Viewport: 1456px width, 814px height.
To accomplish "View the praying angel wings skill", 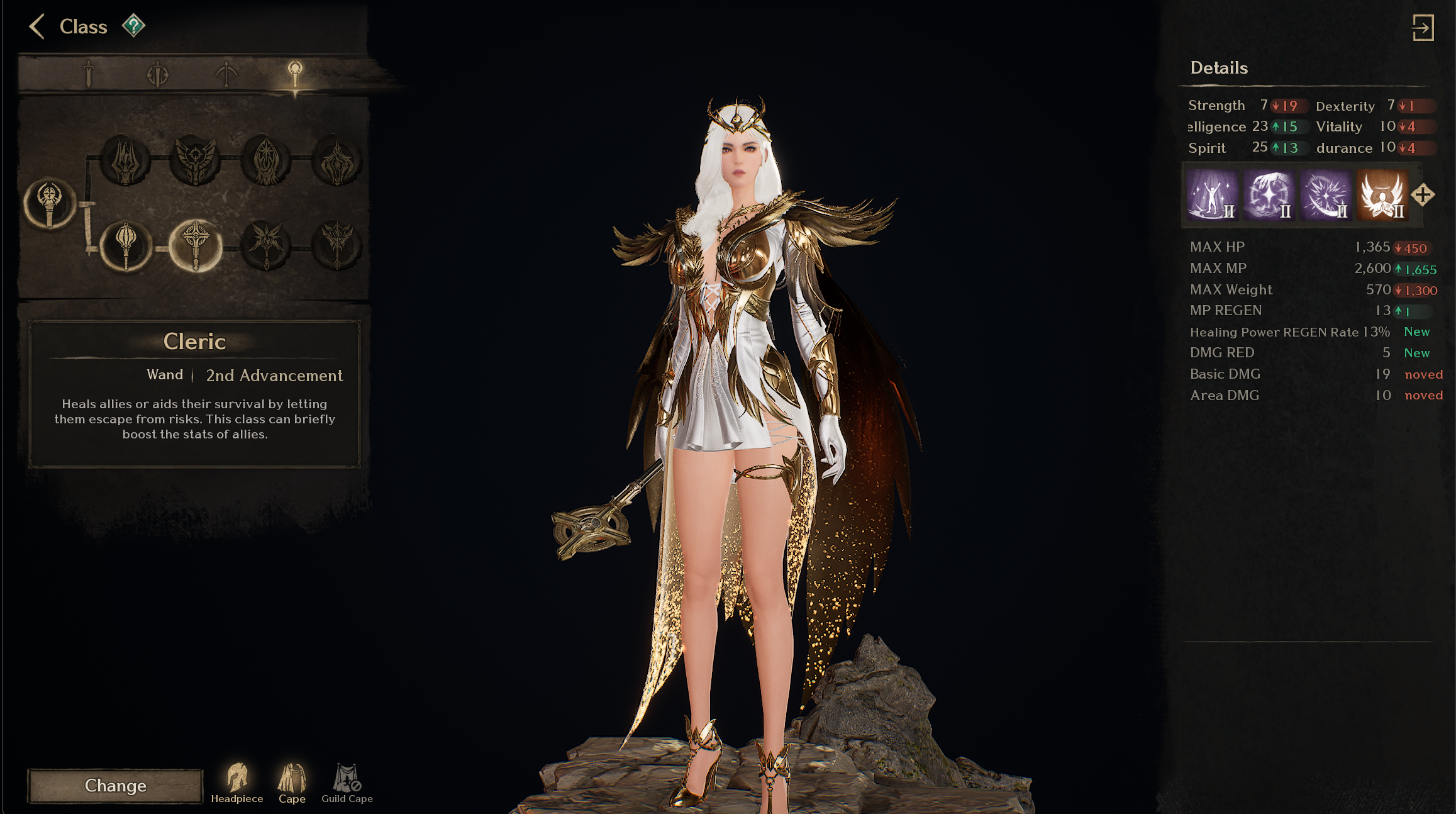I will (x=1382, y=194).
